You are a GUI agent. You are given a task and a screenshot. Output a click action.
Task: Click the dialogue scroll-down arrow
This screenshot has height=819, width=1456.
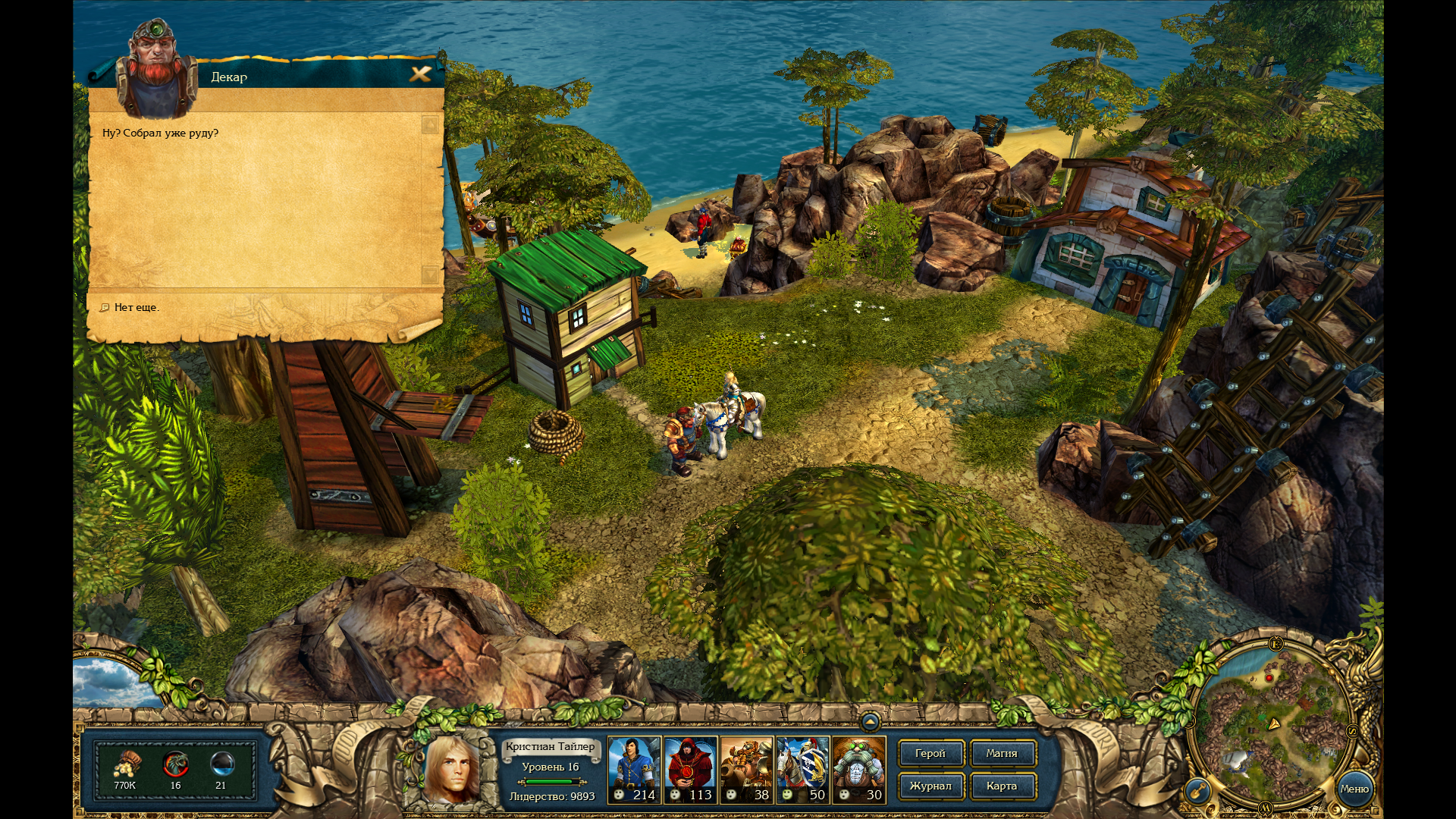429,274
